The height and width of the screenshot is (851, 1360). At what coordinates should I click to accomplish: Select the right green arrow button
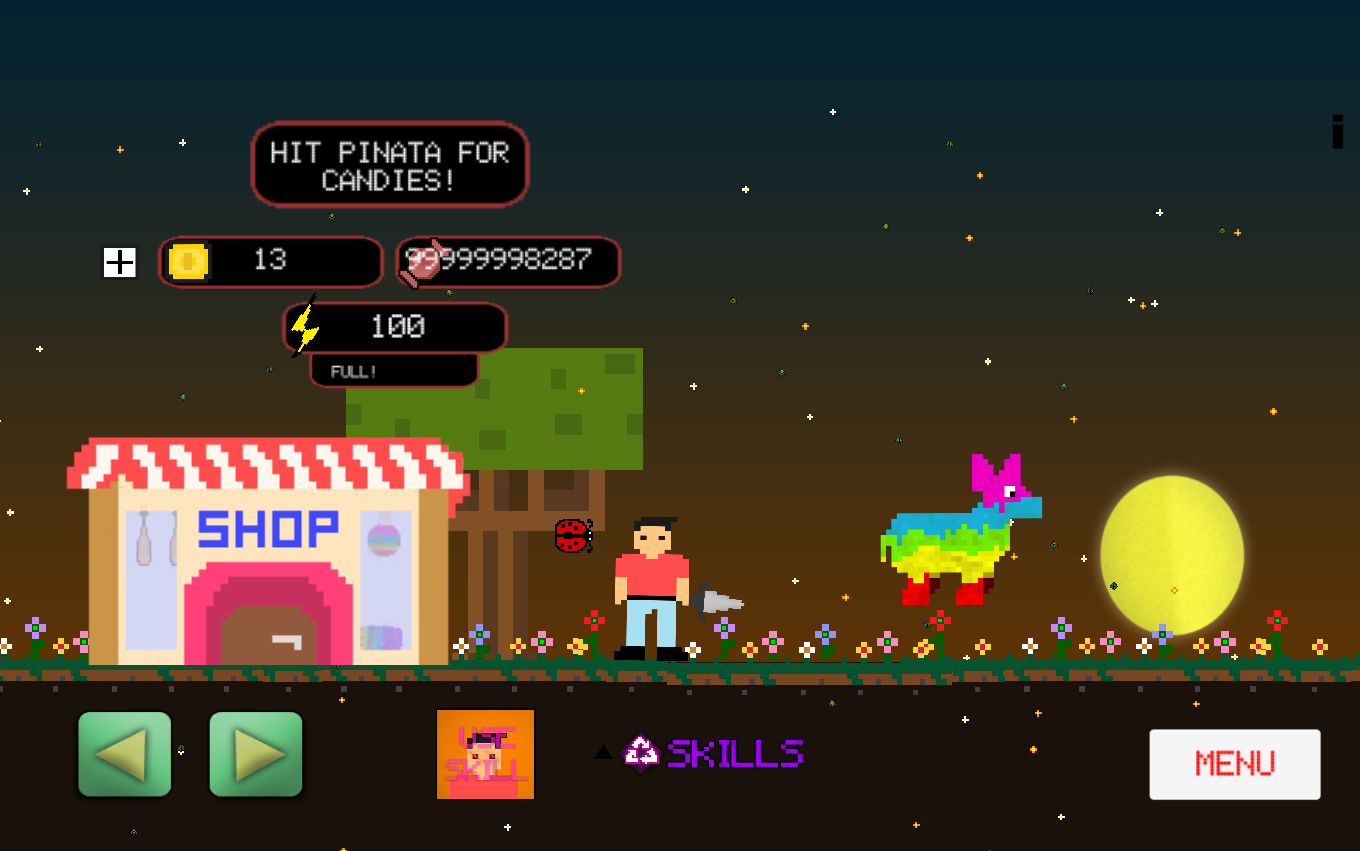tap(255, 754)
